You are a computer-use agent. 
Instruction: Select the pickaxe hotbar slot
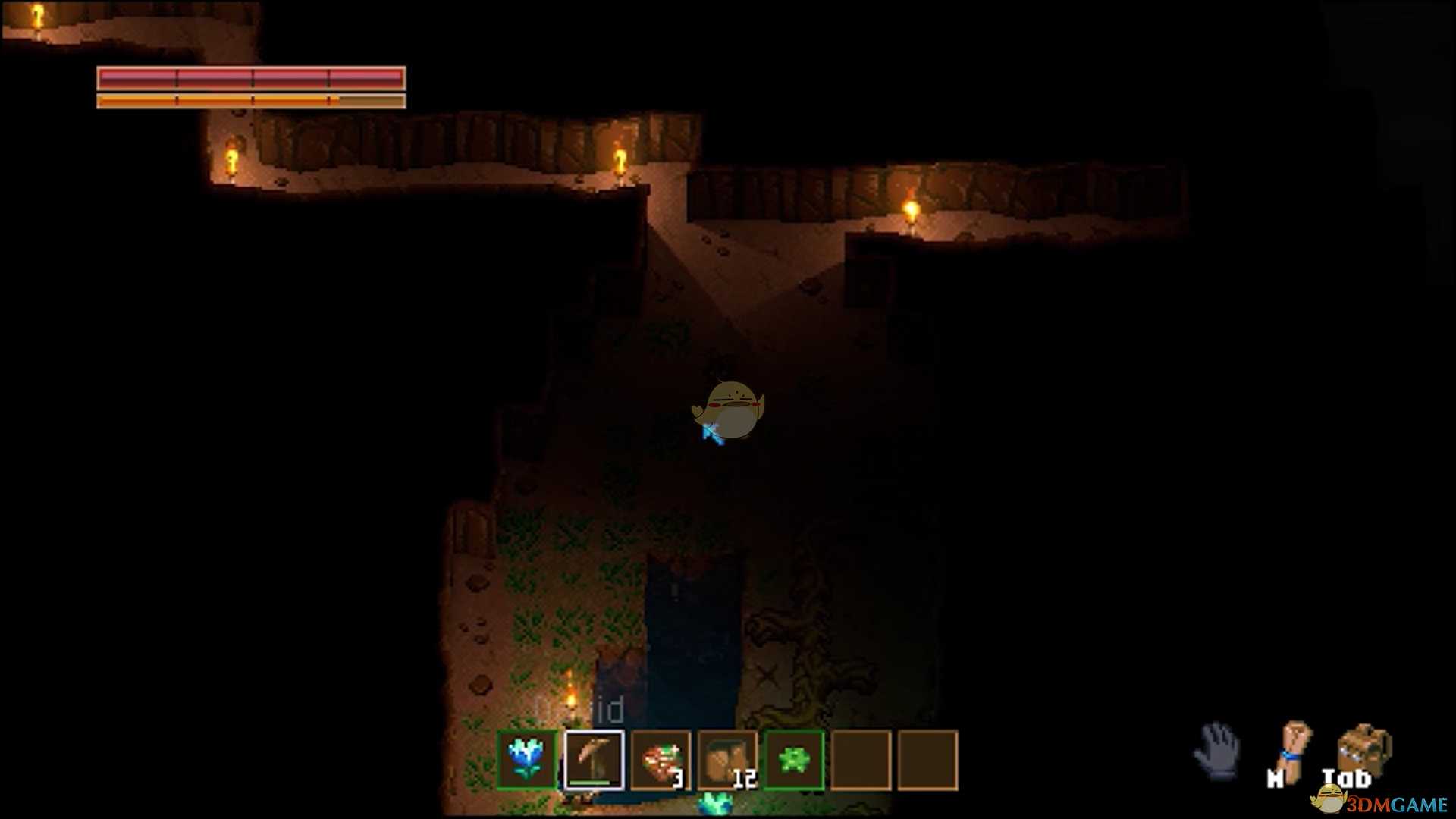coord(594,759)
